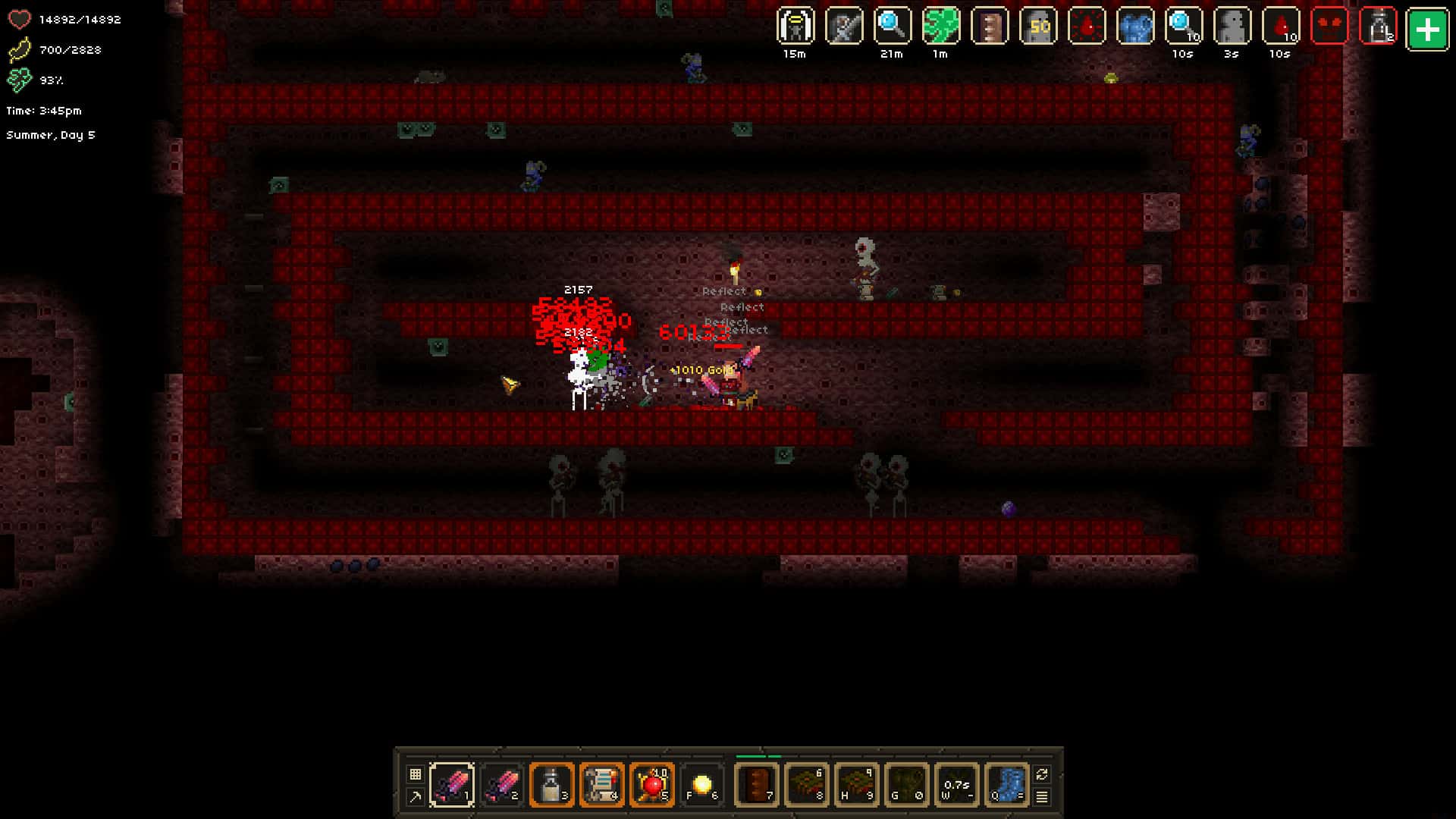The width and height of the screenshot is (1456, 819).
Task: Select the rocket weapon in hotbar slot 1
Action: [451, 785]
